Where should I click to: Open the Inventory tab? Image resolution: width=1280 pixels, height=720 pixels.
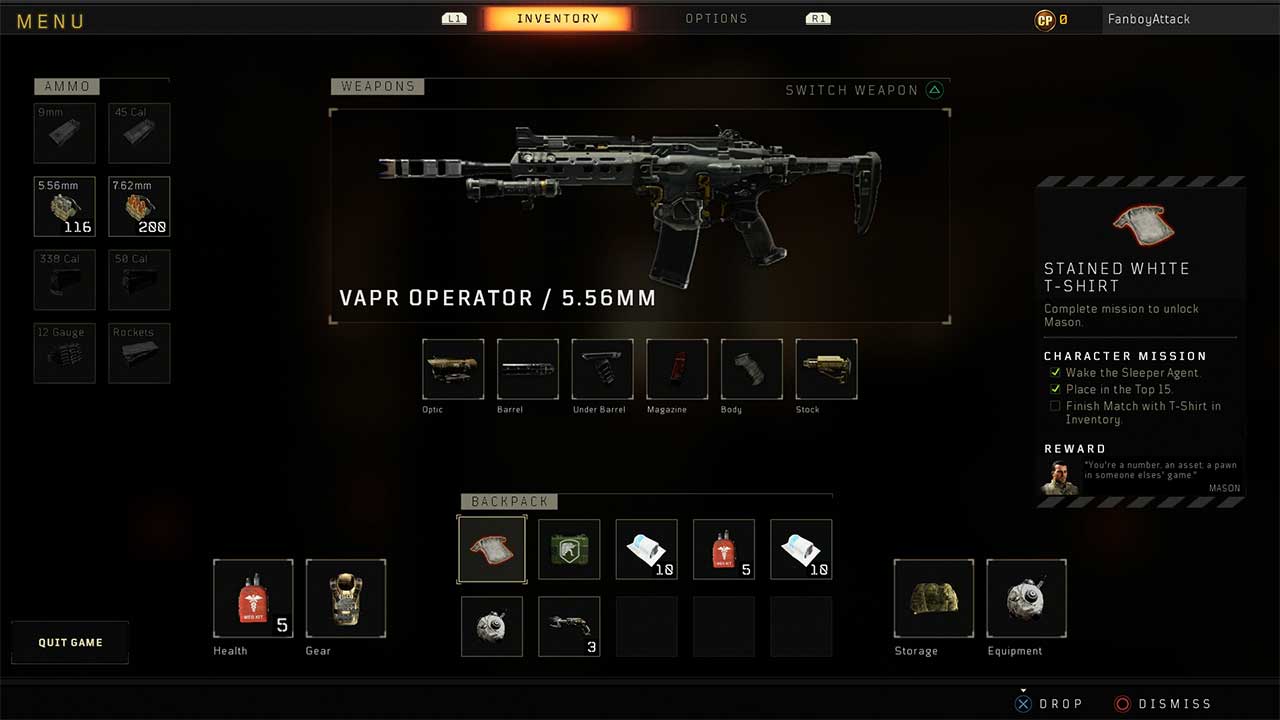[x=557, y=16]
